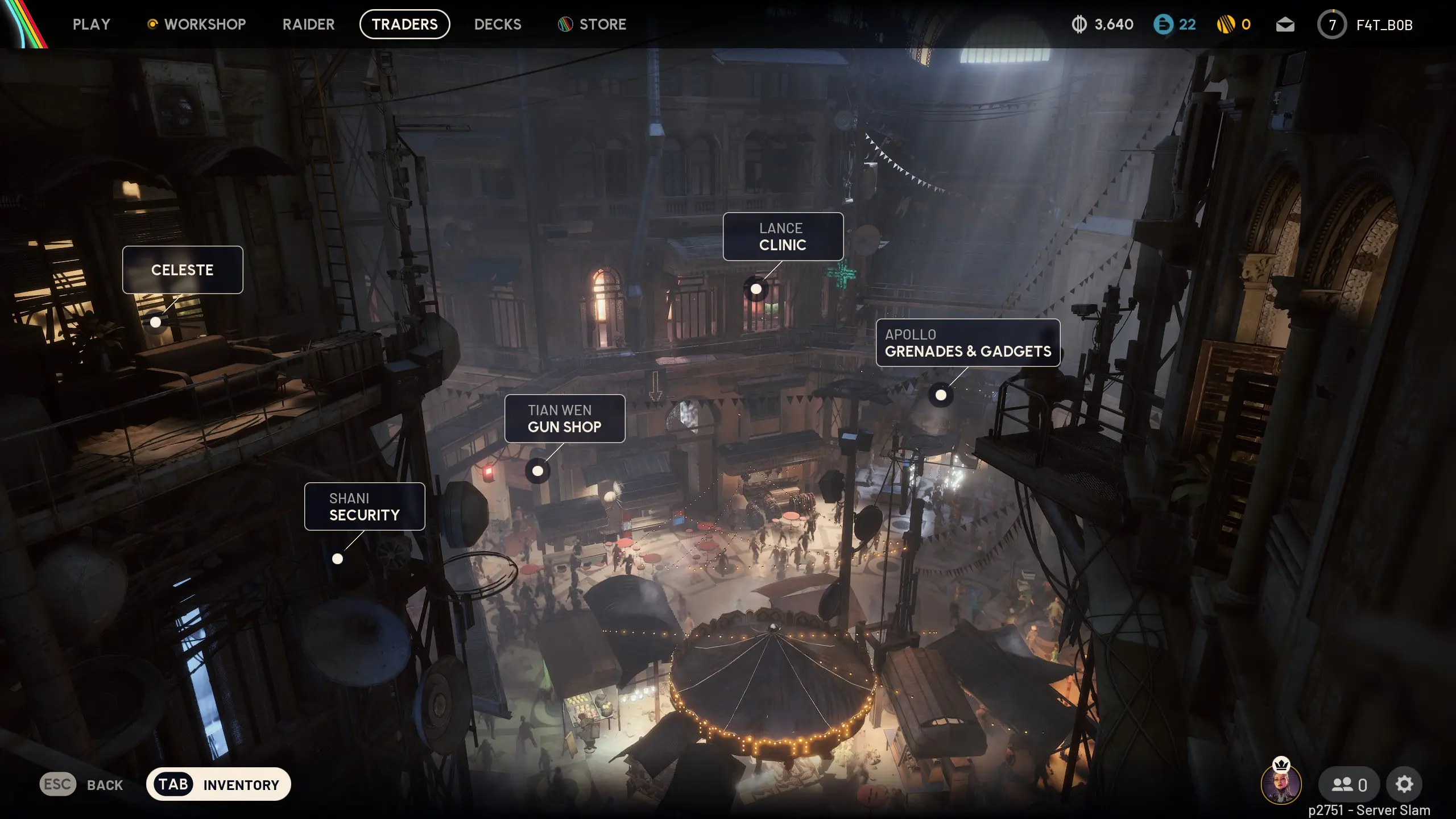The width and height of the screenshot is (1456, 819).
Task: View the F4T_BOB player profile
Action: (x=1383, y=25)
